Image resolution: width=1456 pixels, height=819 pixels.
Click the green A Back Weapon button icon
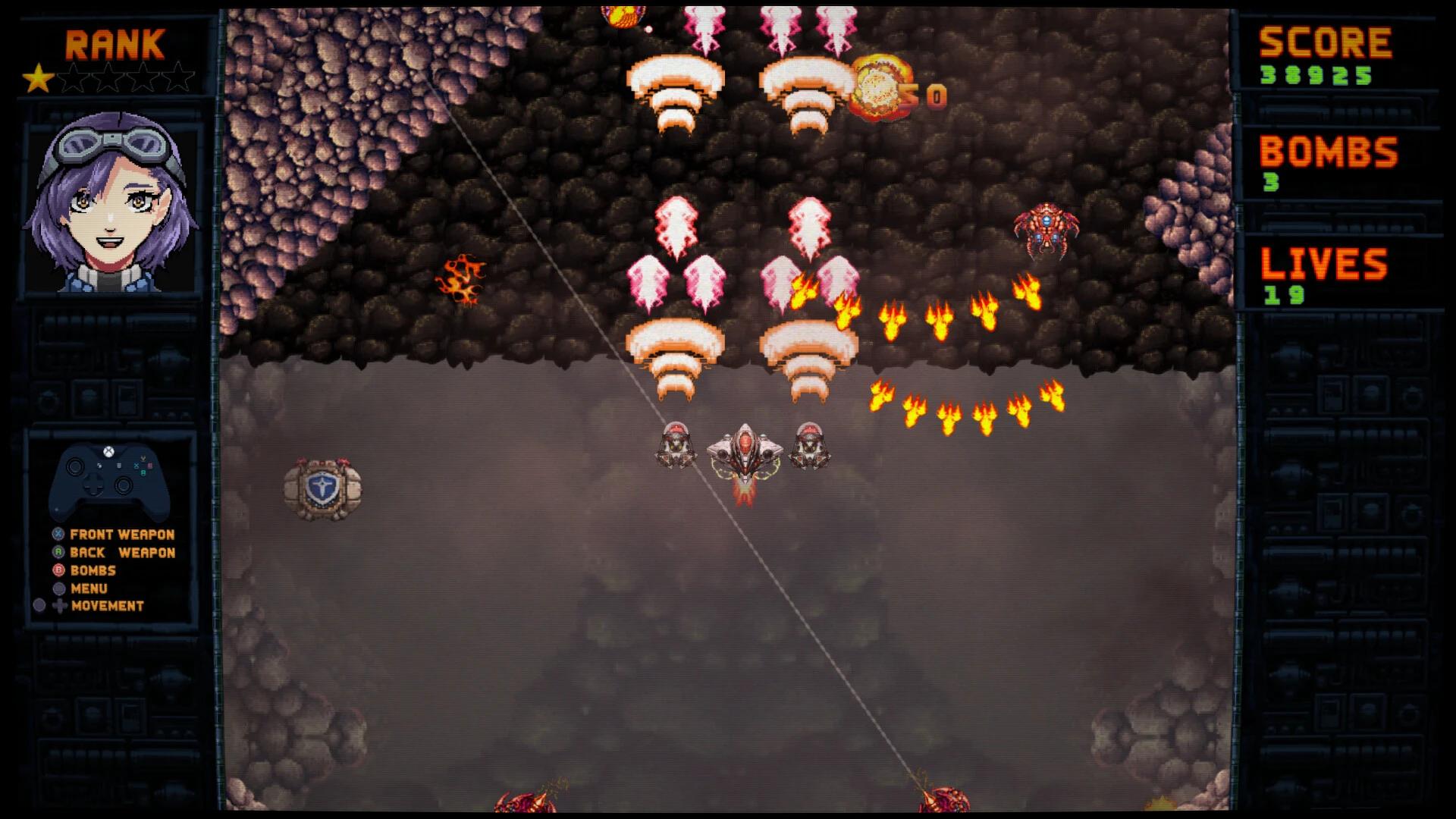(57, 552)
